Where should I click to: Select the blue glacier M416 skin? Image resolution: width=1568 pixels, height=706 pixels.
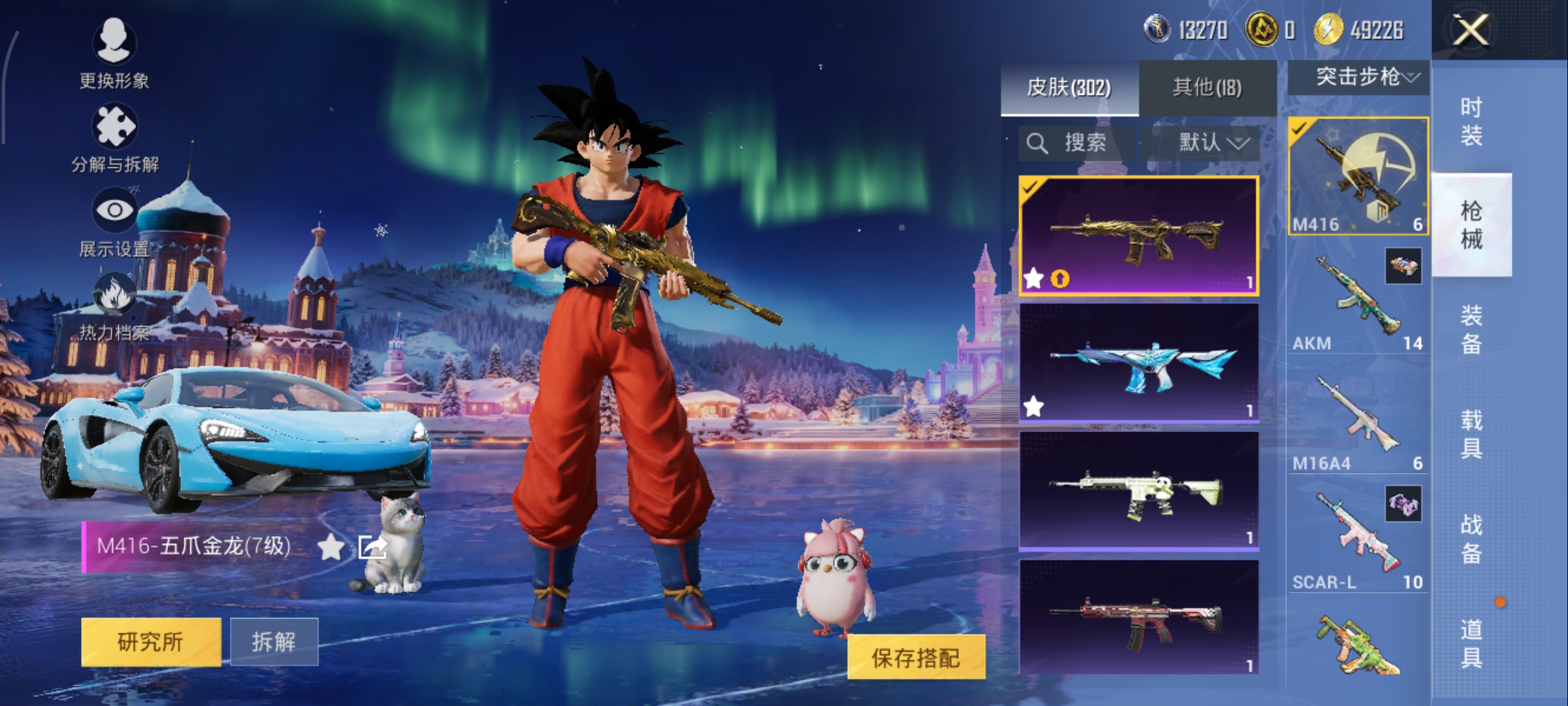[x=1138, y=363]
